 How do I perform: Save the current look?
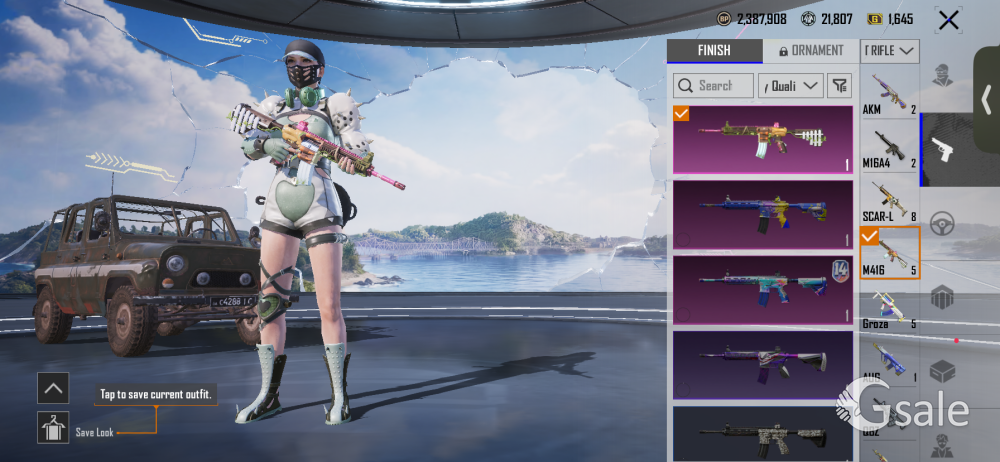point(53,428)
